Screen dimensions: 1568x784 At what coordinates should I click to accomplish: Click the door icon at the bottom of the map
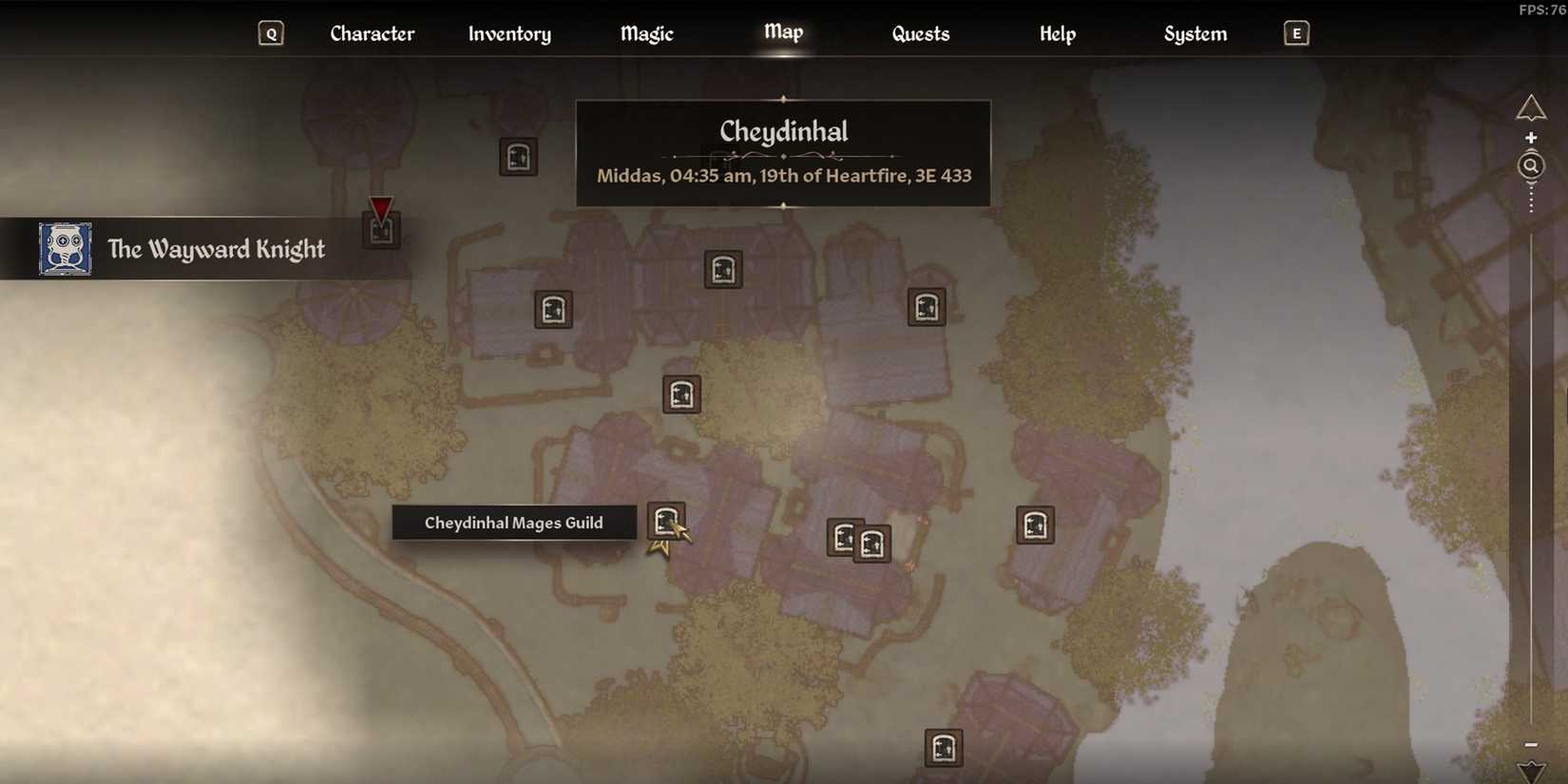pos(943,748)
